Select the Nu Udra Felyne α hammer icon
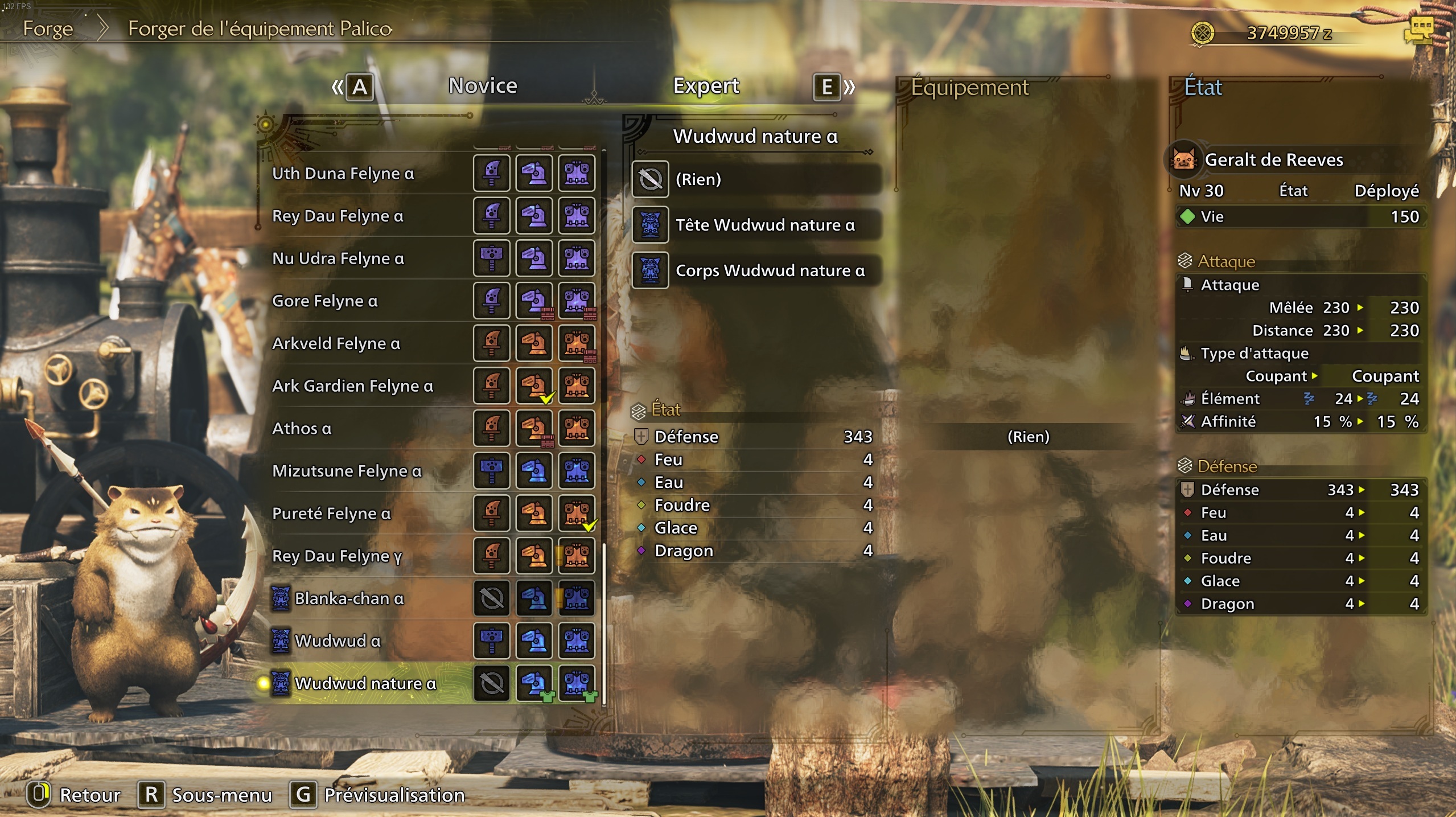The image size is (1456, 817). (x=492, y=258)
